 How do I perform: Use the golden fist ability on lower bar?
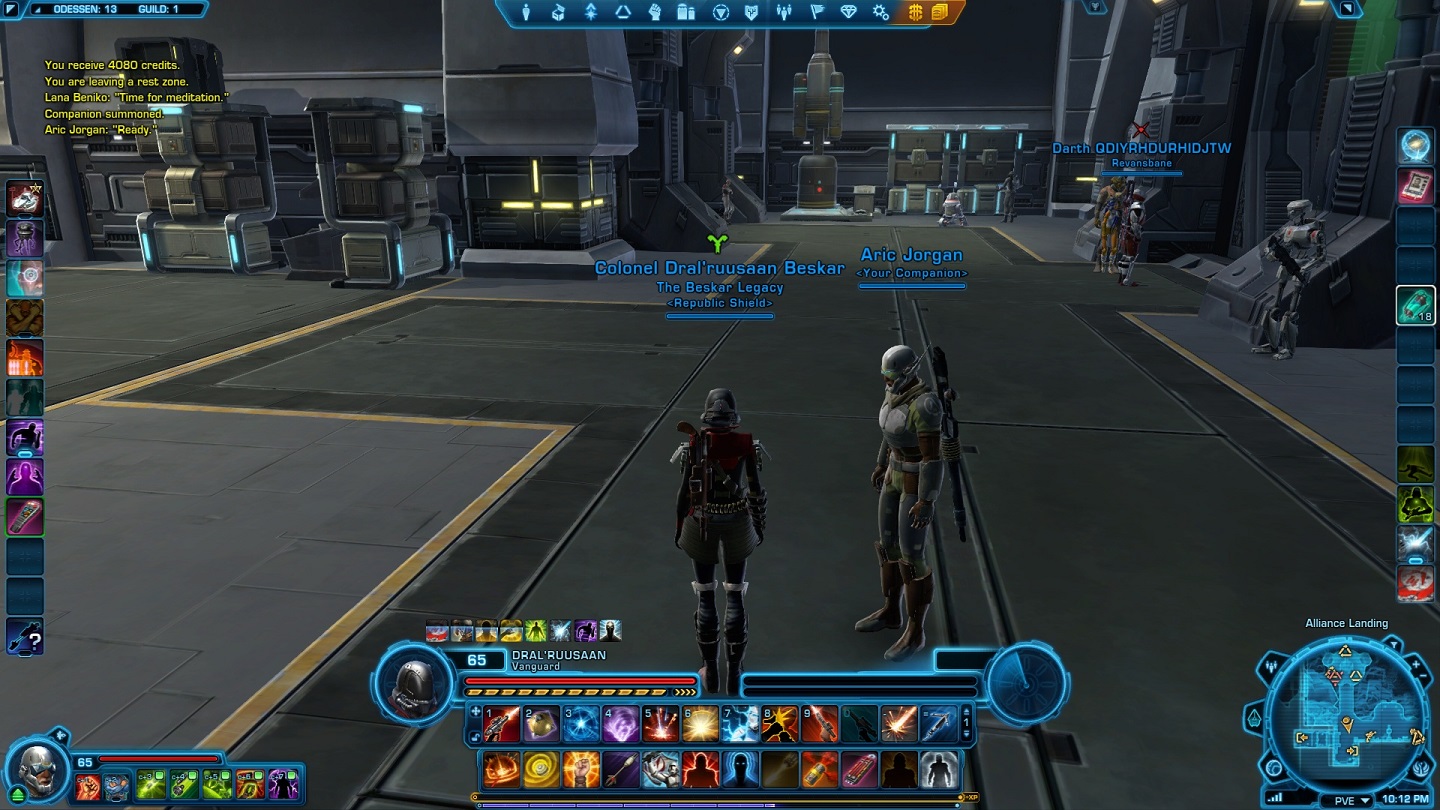coord(580,770)
